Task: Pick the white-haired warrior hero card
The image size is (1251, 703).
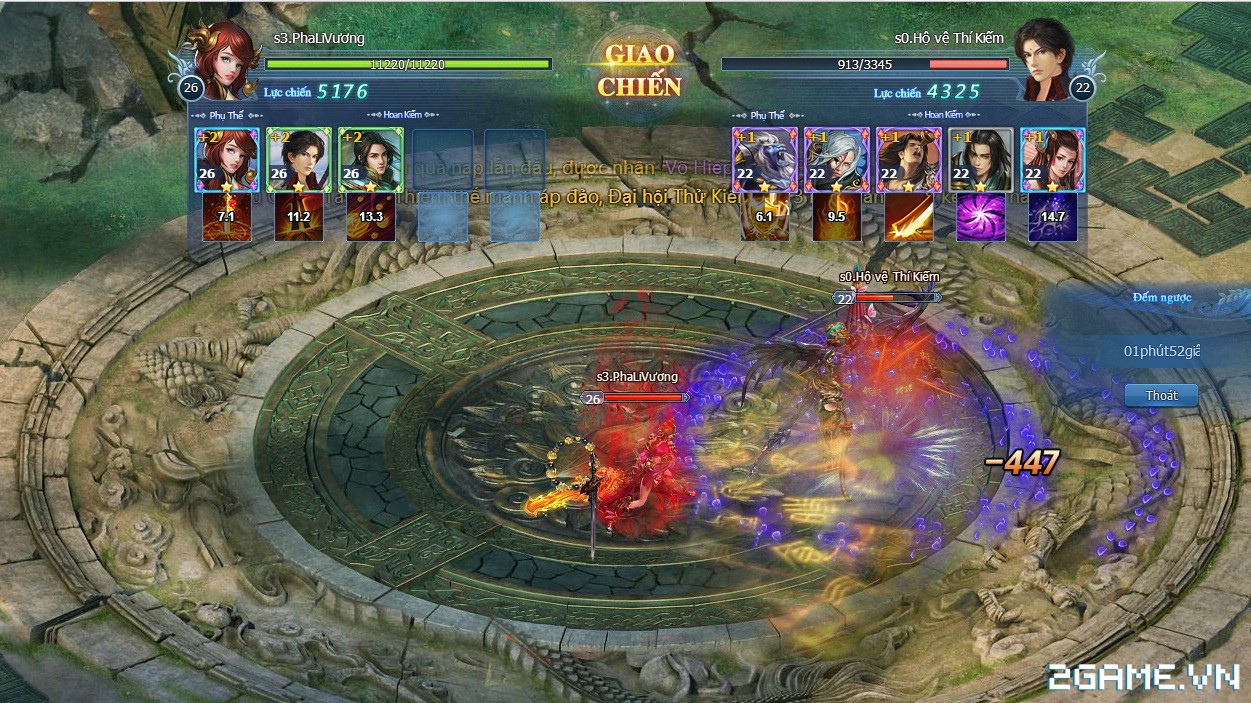Action: pyautogui.click(x=837, y=159)
